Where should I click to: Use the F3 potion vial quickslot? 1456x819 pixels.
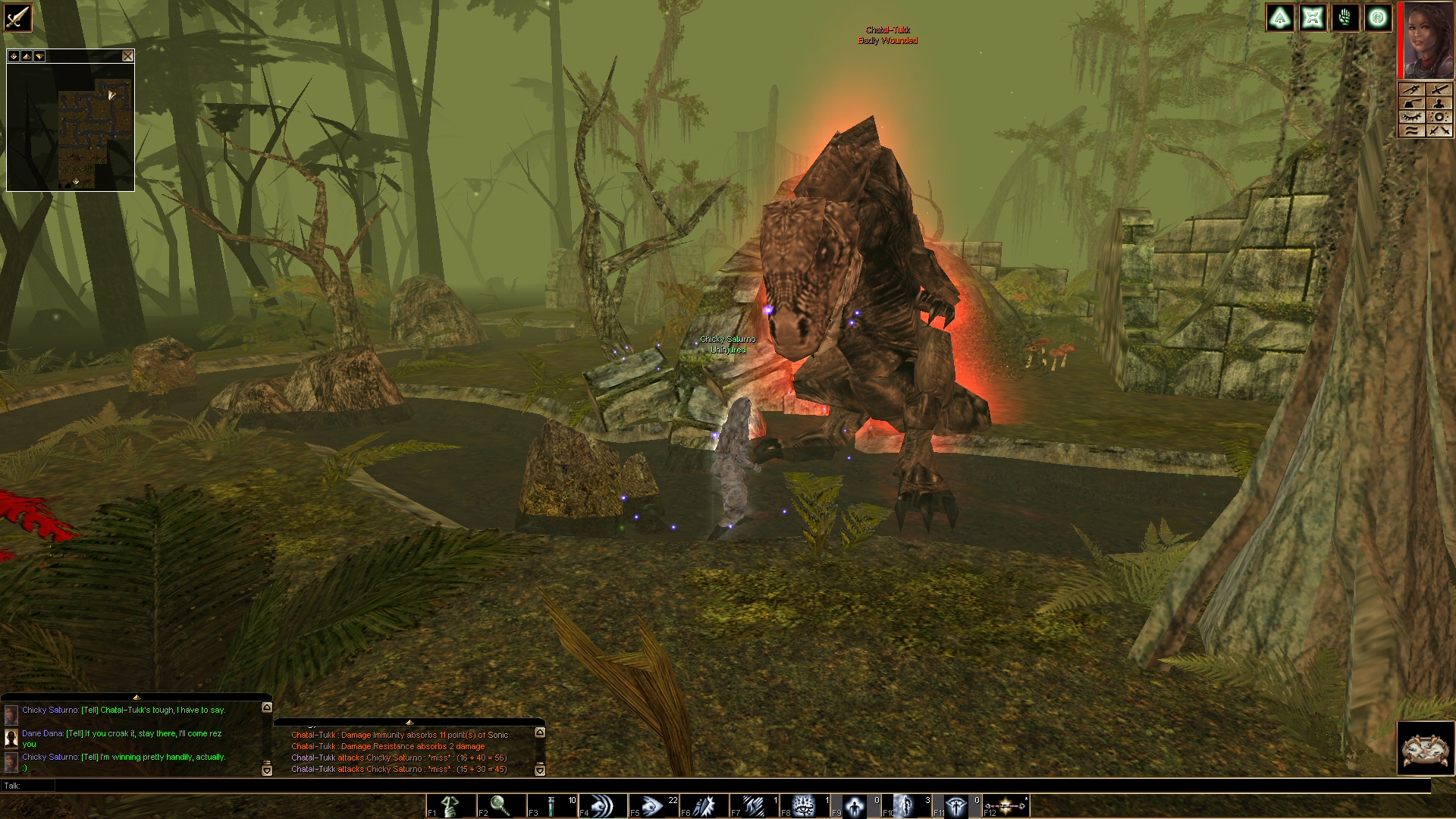pos(551,805)
